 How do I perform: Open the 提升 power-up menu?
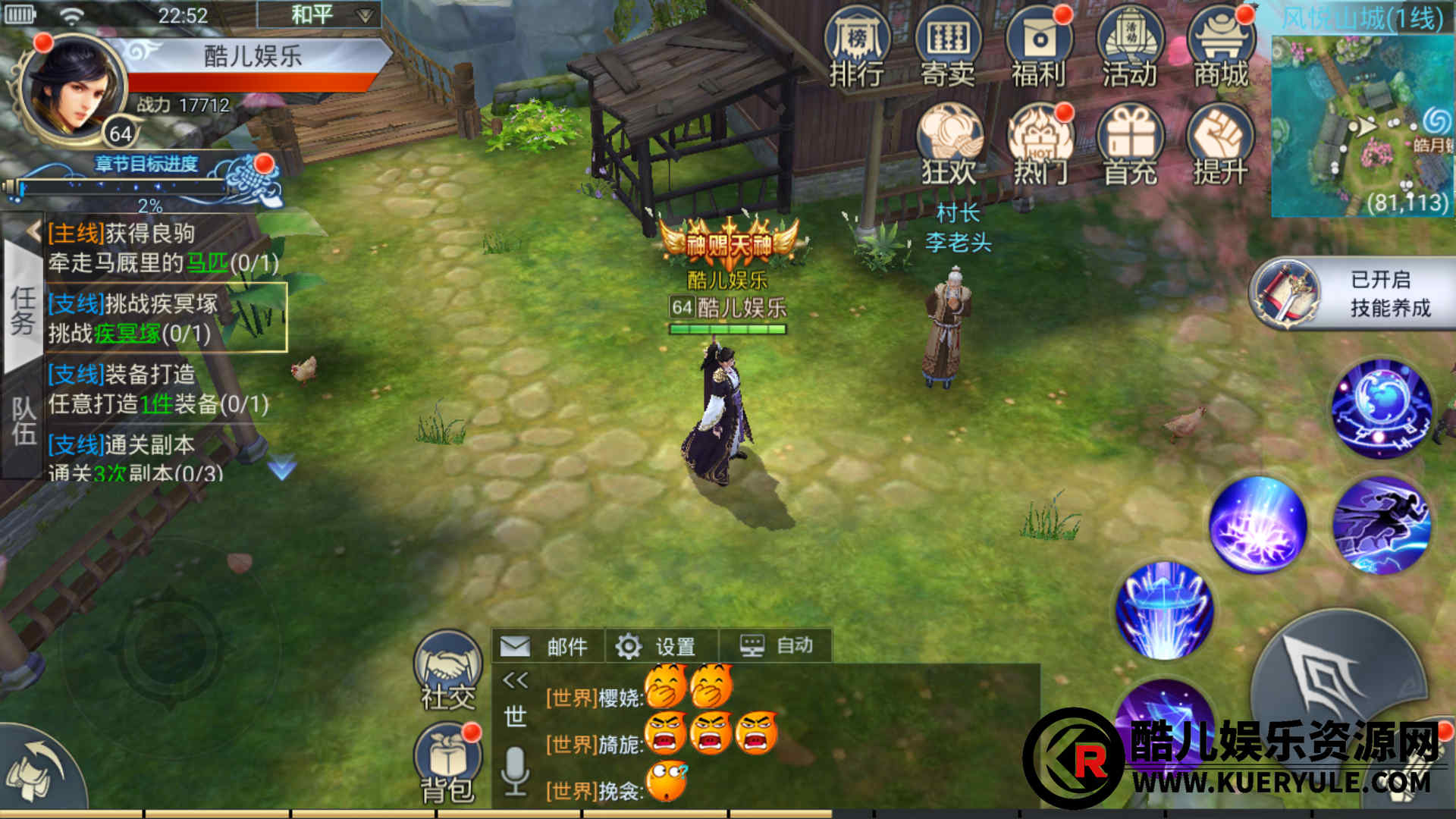tap(1220, 146)
